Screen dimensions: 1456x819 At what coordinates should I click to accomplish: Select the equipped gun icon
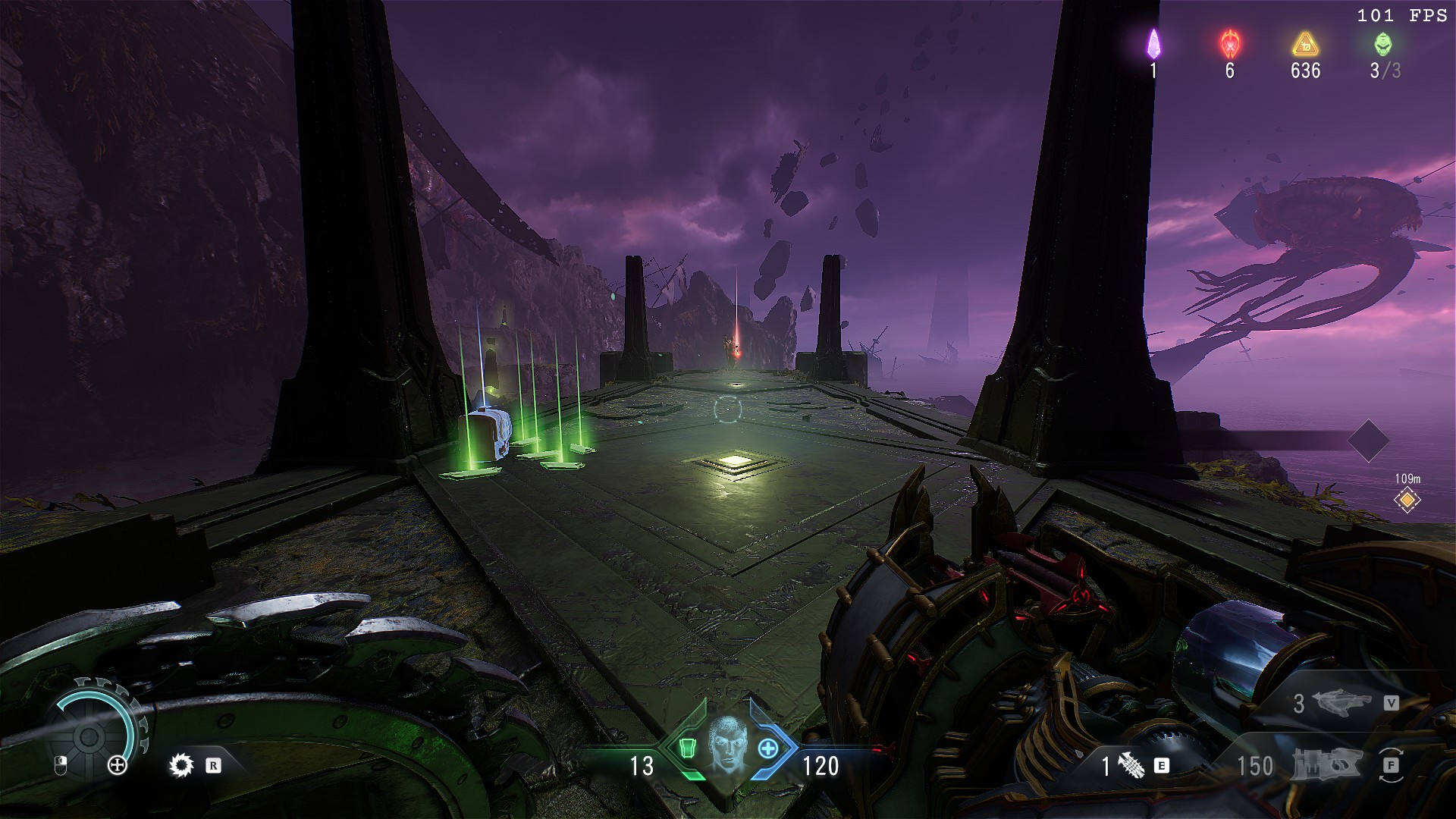pos(1327,766)
